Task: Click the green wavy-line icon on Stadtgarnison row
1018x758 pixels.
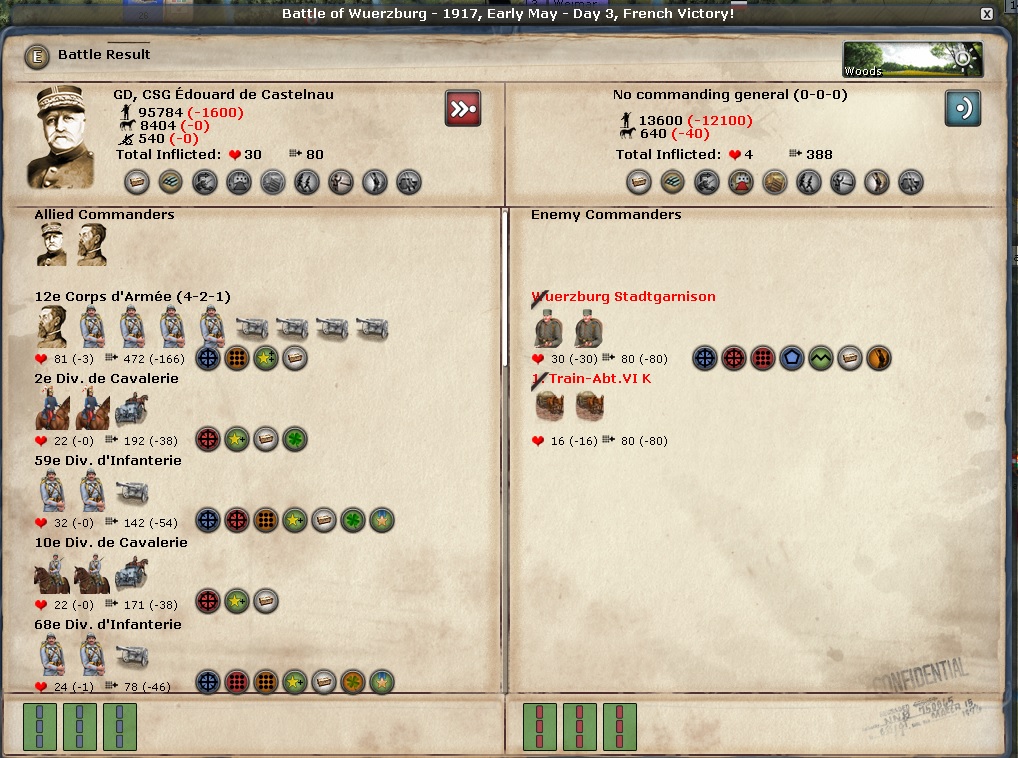Action: pos(821,358)
